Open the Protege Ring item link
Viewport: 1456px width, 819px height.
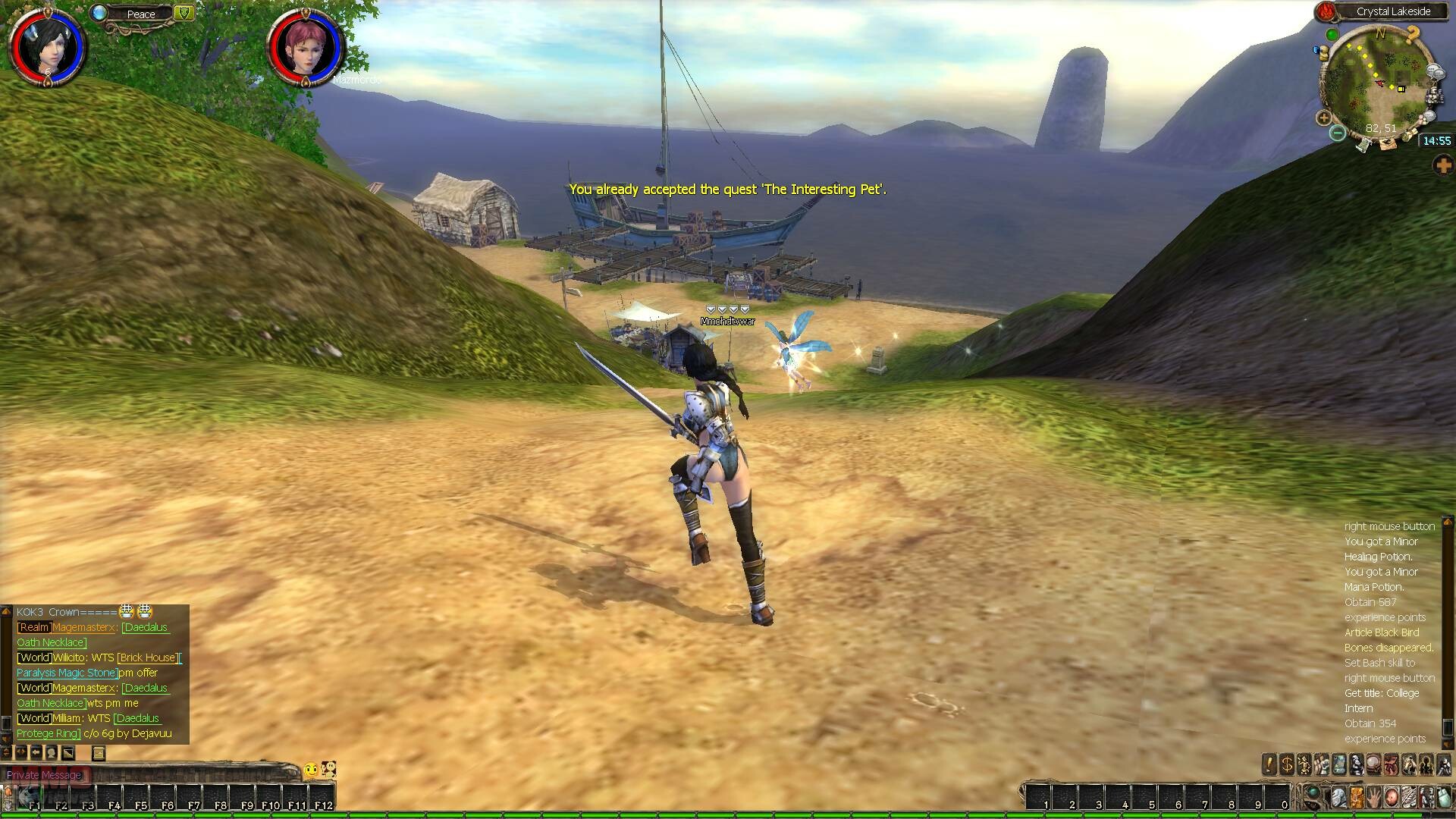[x=48, y=733]
